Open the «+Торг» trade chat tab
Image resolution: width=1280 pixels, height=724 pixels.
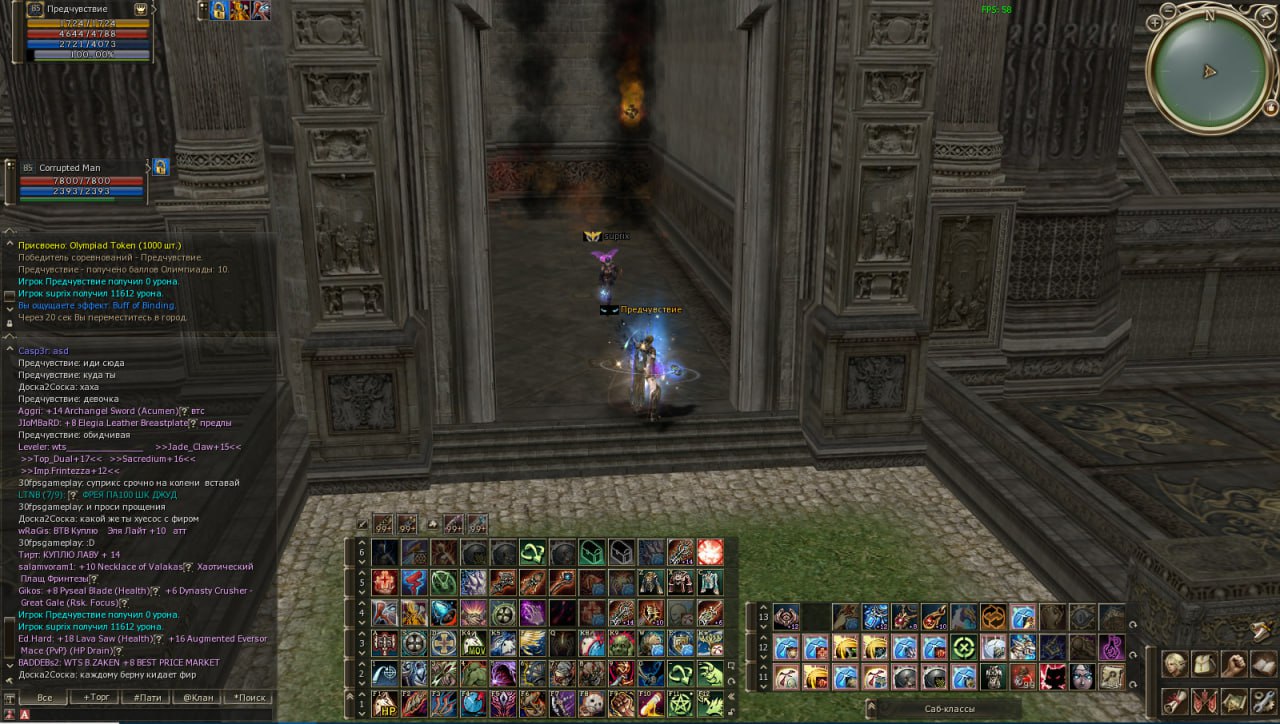(98, 697)
